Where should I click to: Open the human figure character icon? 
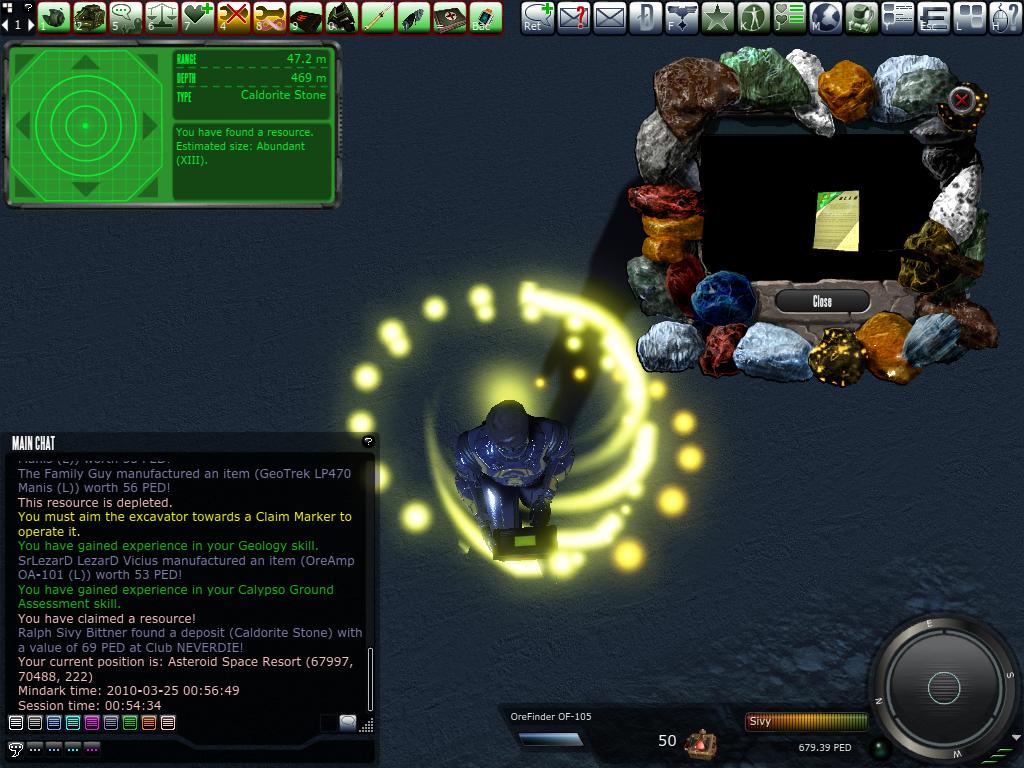[x=753, y=17]
